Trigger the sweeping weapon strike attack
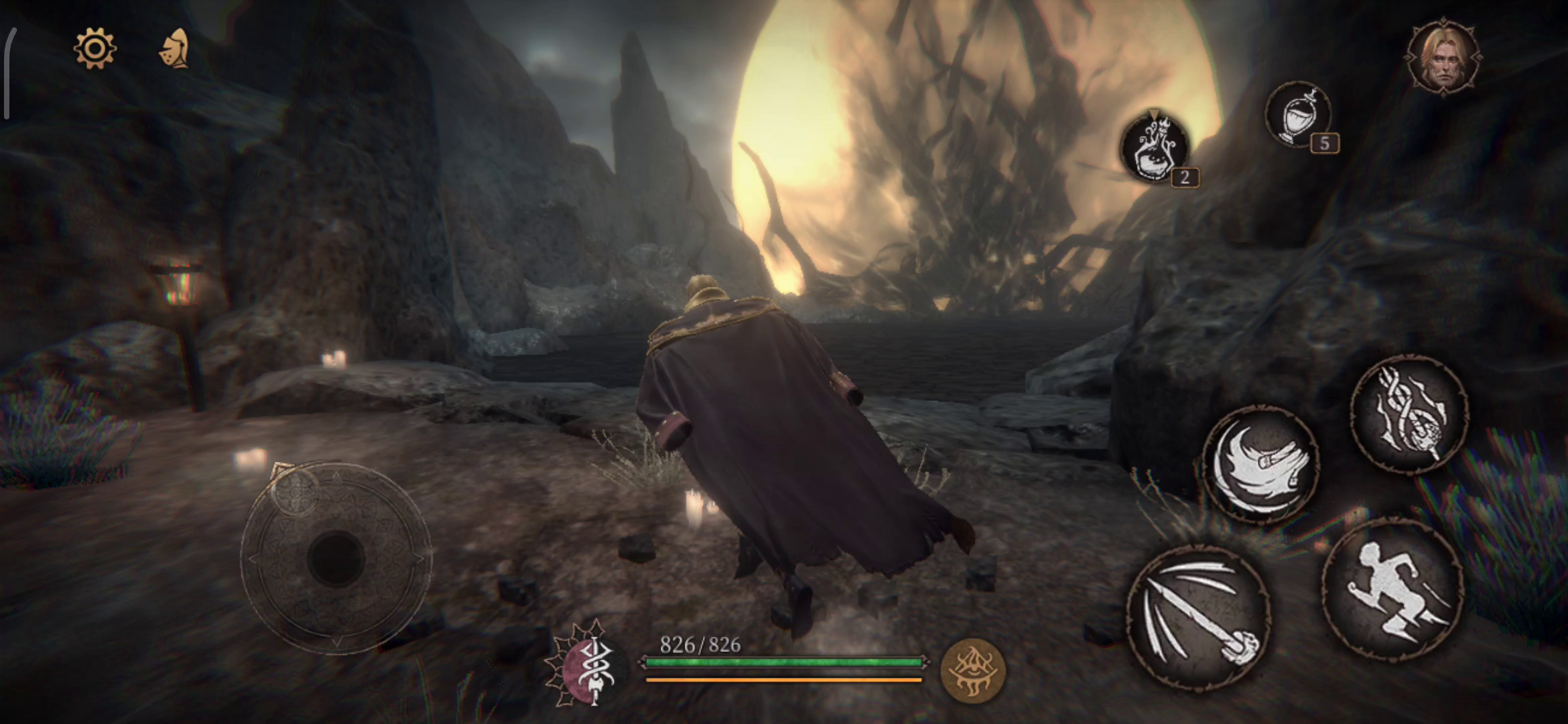This screenshot has height=724, width=1568. click(x=1198, y=617)
